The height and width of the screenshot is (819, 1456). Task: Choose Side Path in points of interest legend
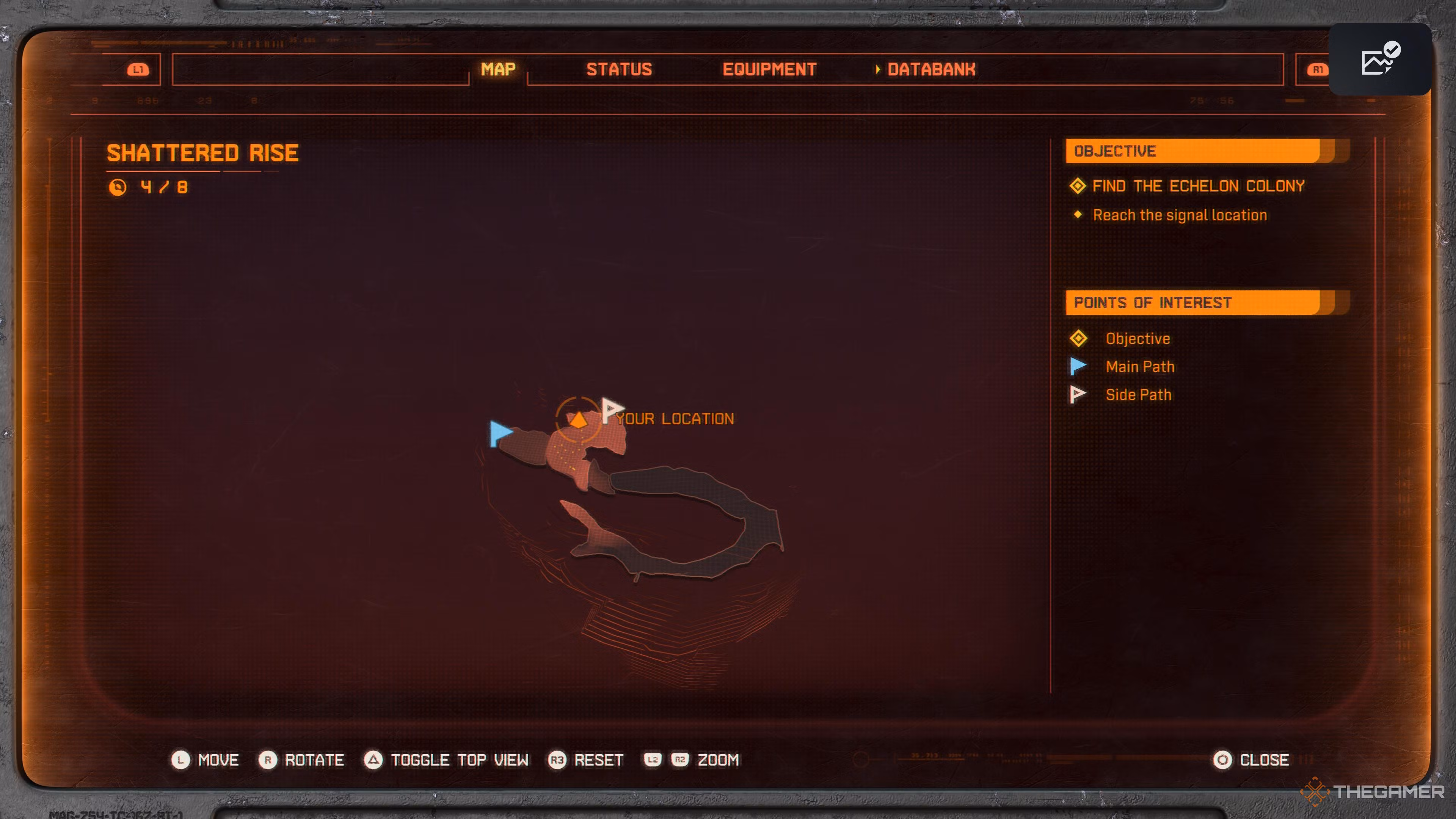click(1138, 395)
